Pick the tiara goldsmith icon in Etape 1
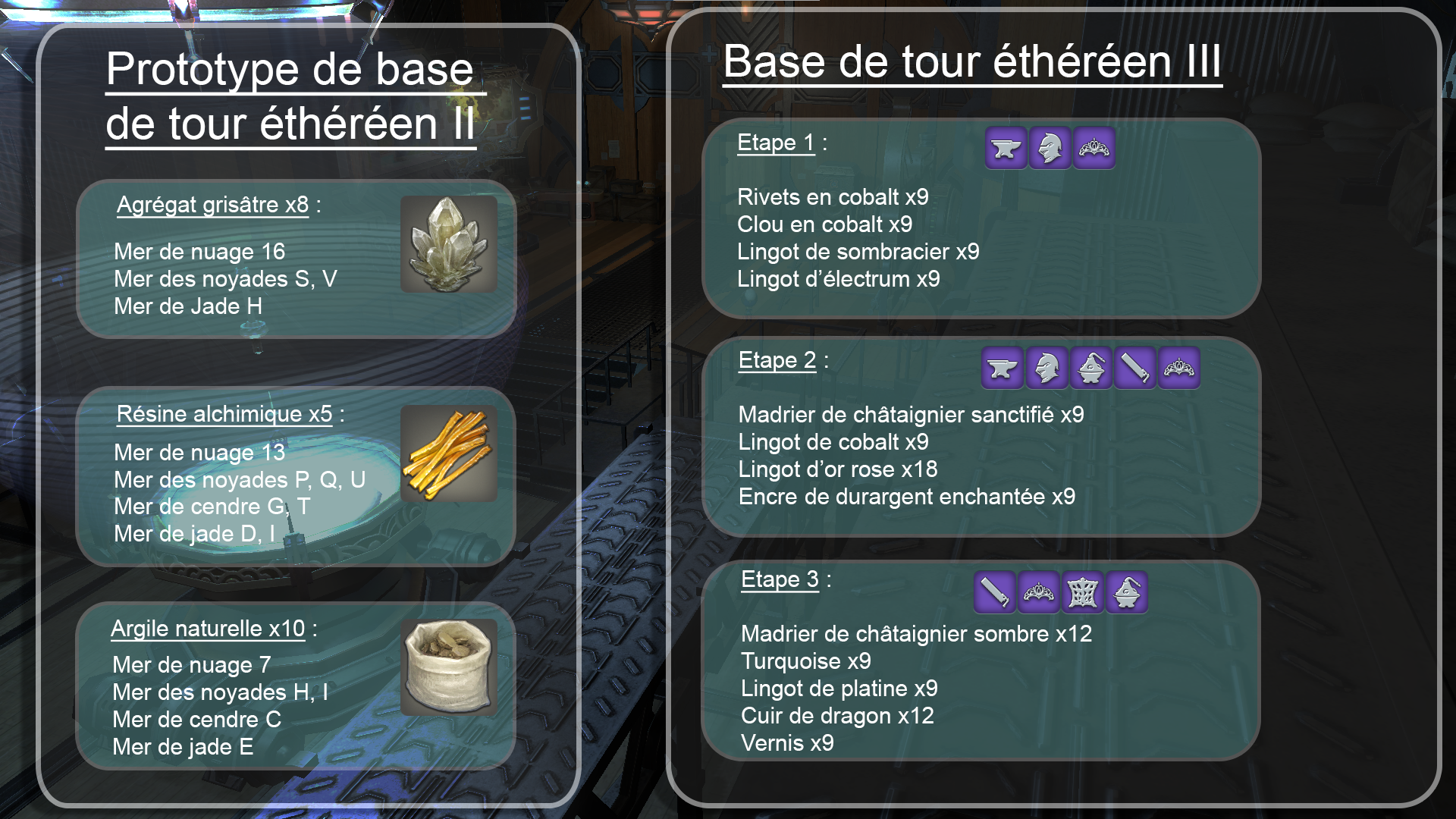The image size is (1456, 819). click(x=1094, y=148)
